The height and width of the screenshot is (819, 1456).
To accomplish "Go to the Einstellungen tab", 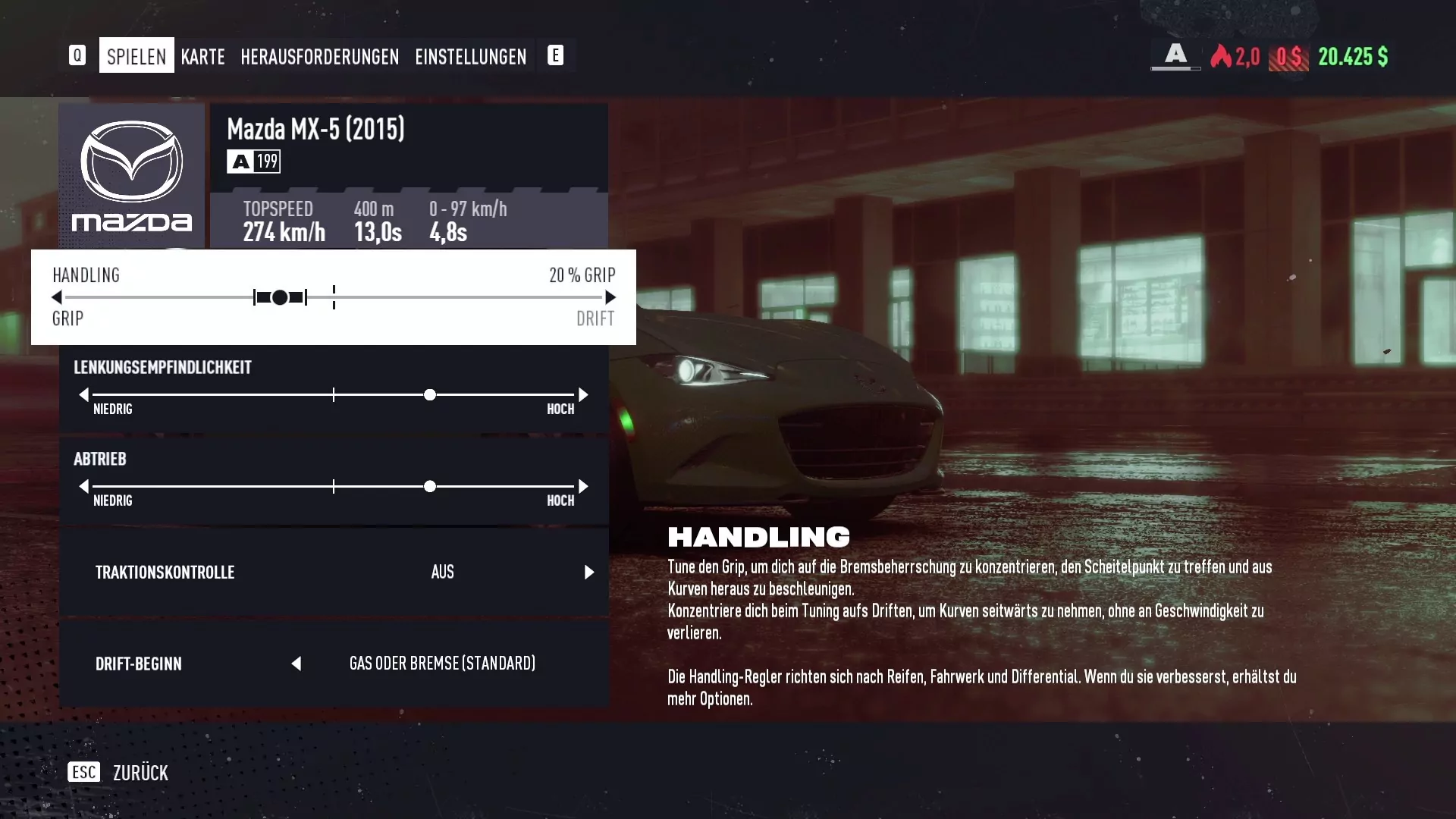I will coord(470,56).
